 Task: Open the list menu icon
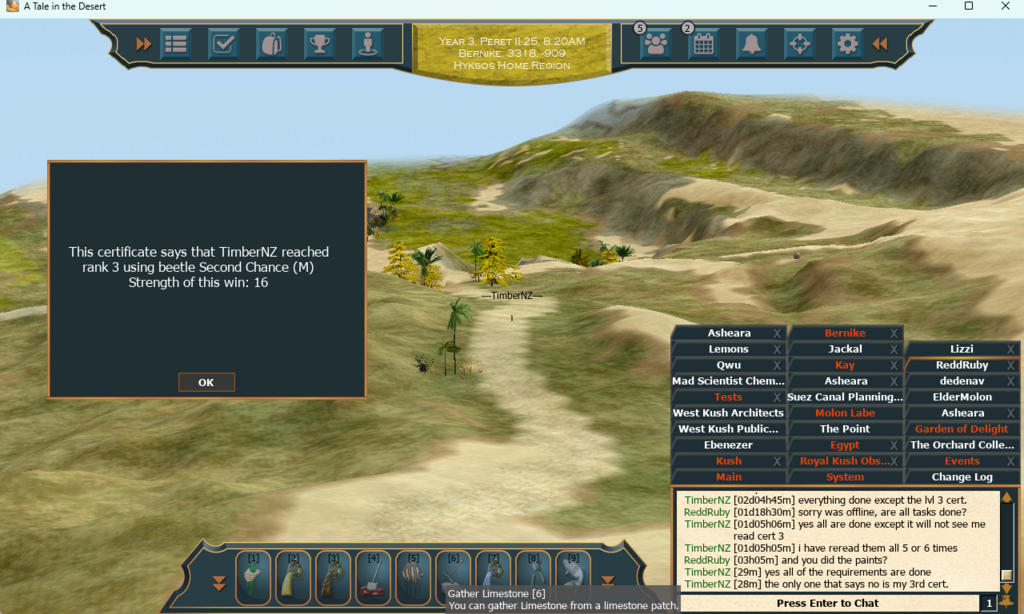coord(176,44)
